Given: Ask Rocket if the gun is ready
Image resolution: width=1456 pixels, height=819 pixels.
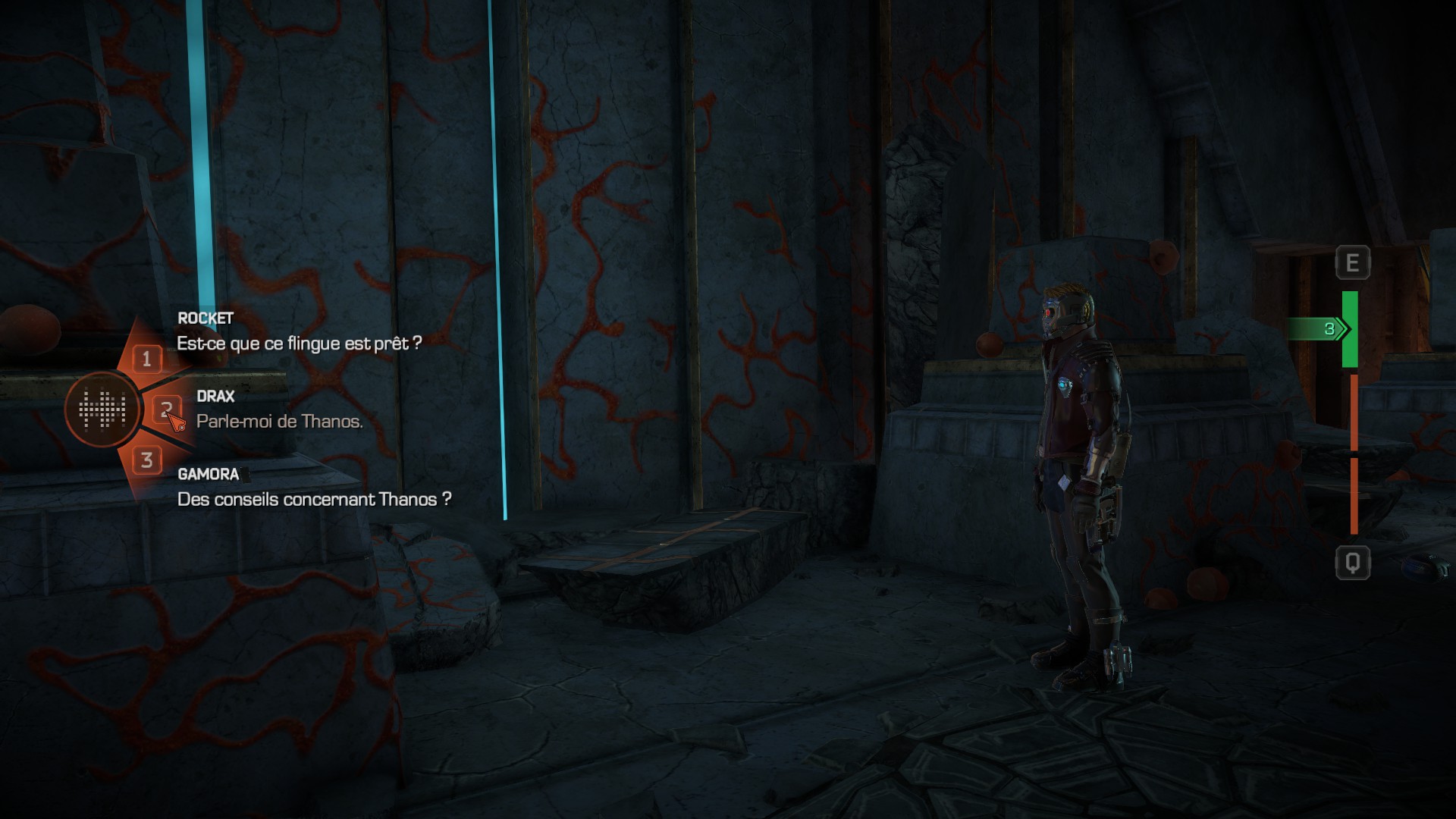Looking at the screenshot, I should (299, 344).
